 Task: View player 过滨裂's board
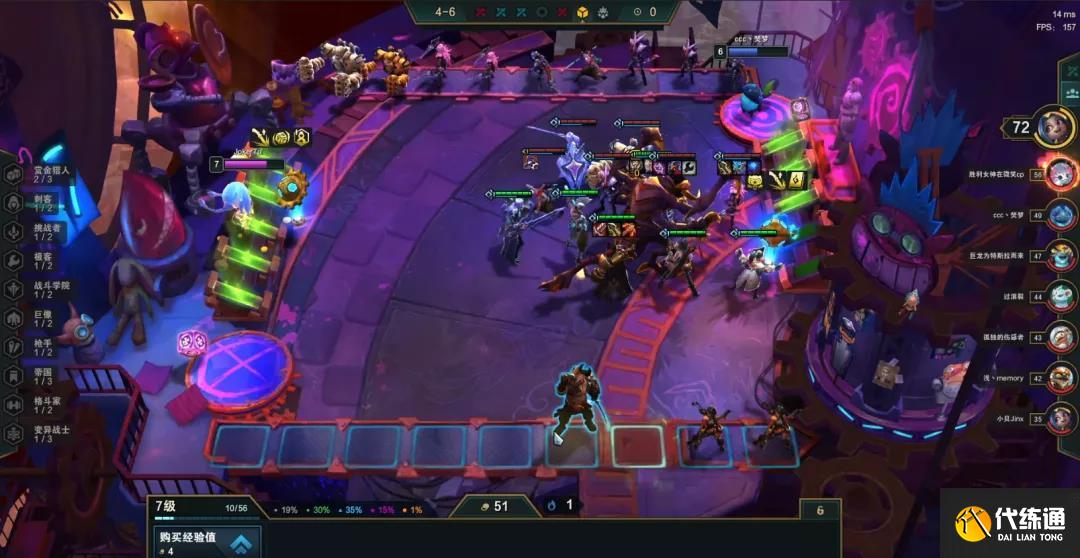pyautogui.click(x=1061, y=296)
